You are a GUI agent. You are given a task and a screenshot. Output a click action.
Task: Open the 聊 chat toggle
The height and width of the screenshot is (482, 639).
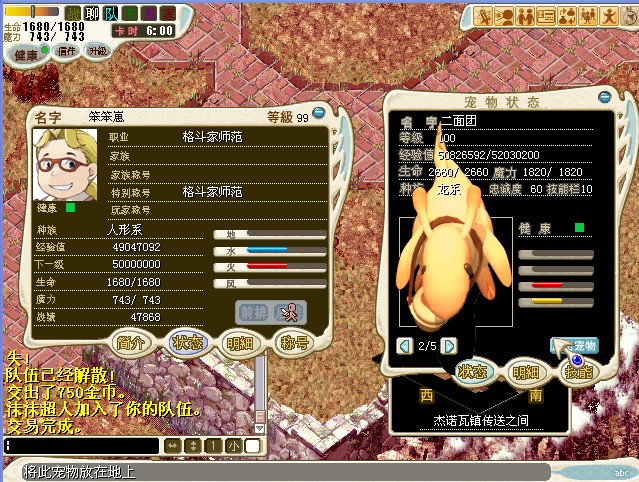pyautogui.click(x=92, y=14)
